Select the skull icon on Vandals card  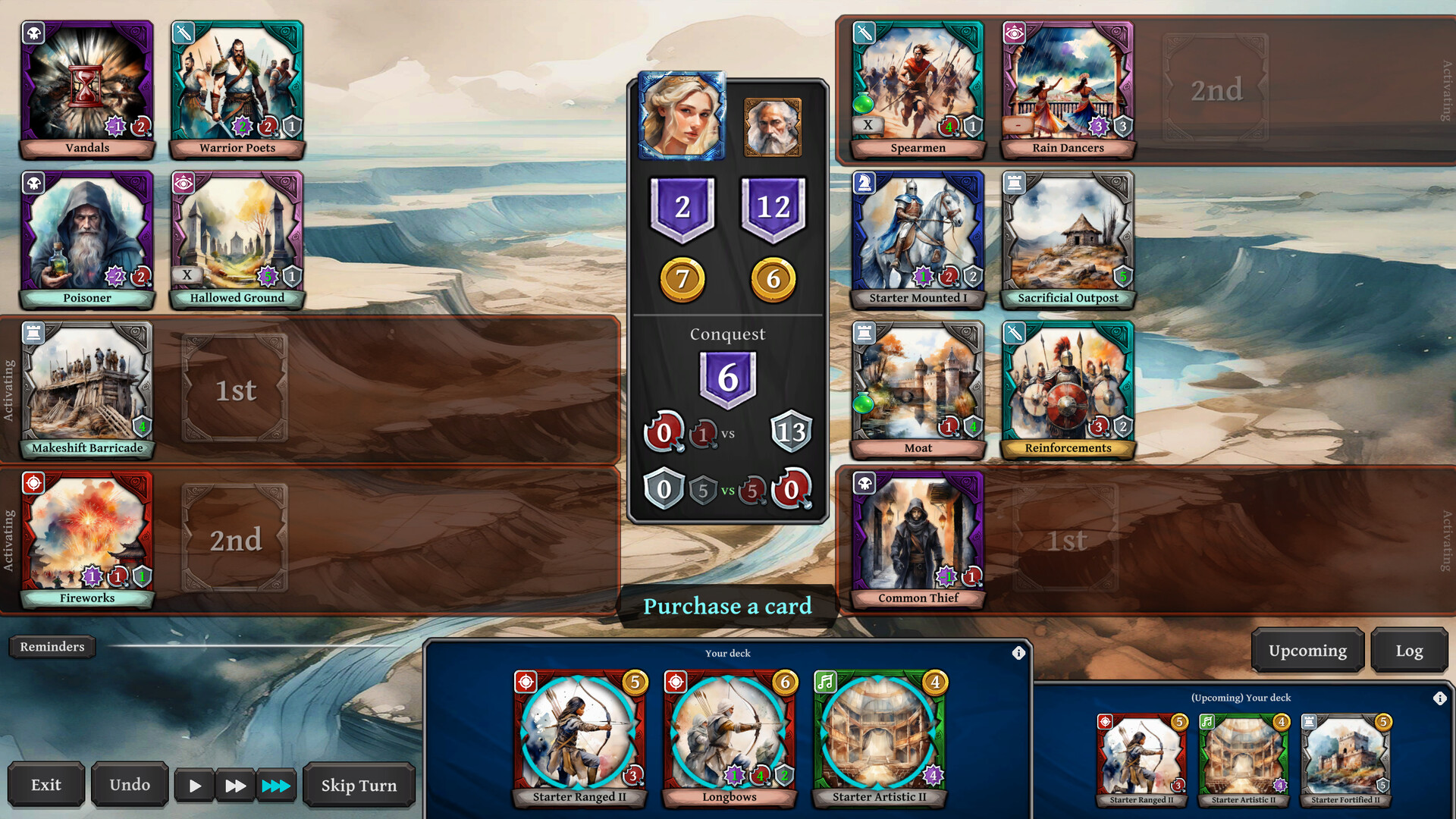click(x=33, y=33)
